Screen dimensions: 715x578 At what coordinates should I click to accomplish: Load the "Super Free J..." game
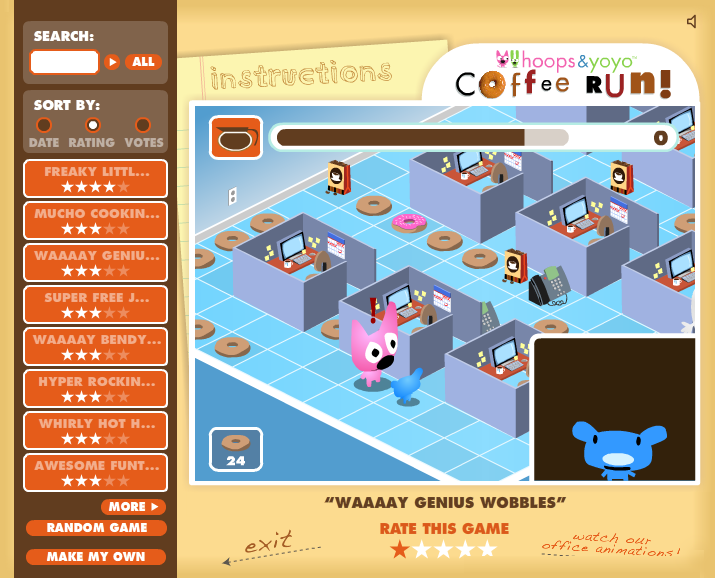pyautogui.click(x=96, y=305)
